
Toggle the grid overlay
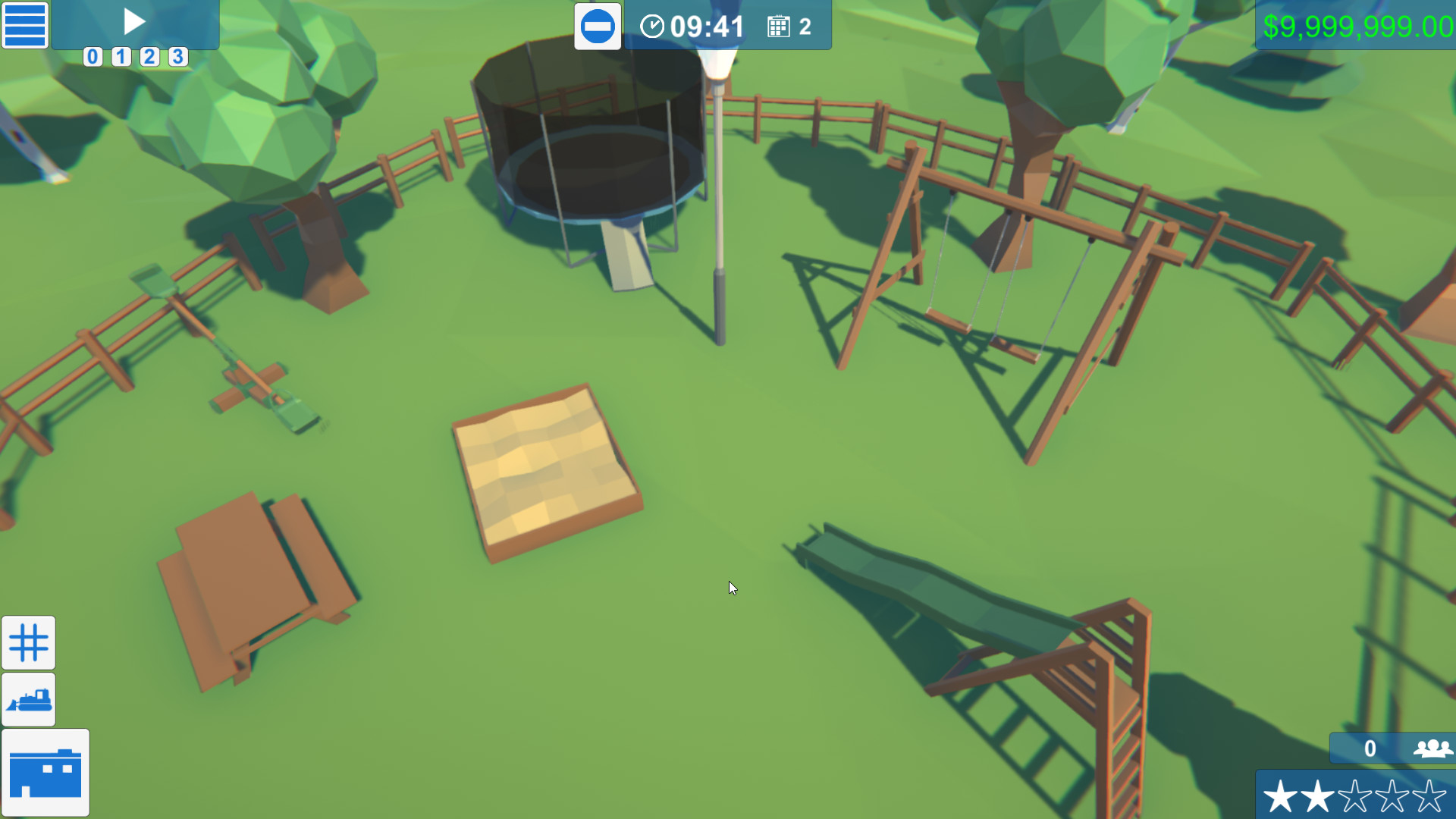point(28,642)
